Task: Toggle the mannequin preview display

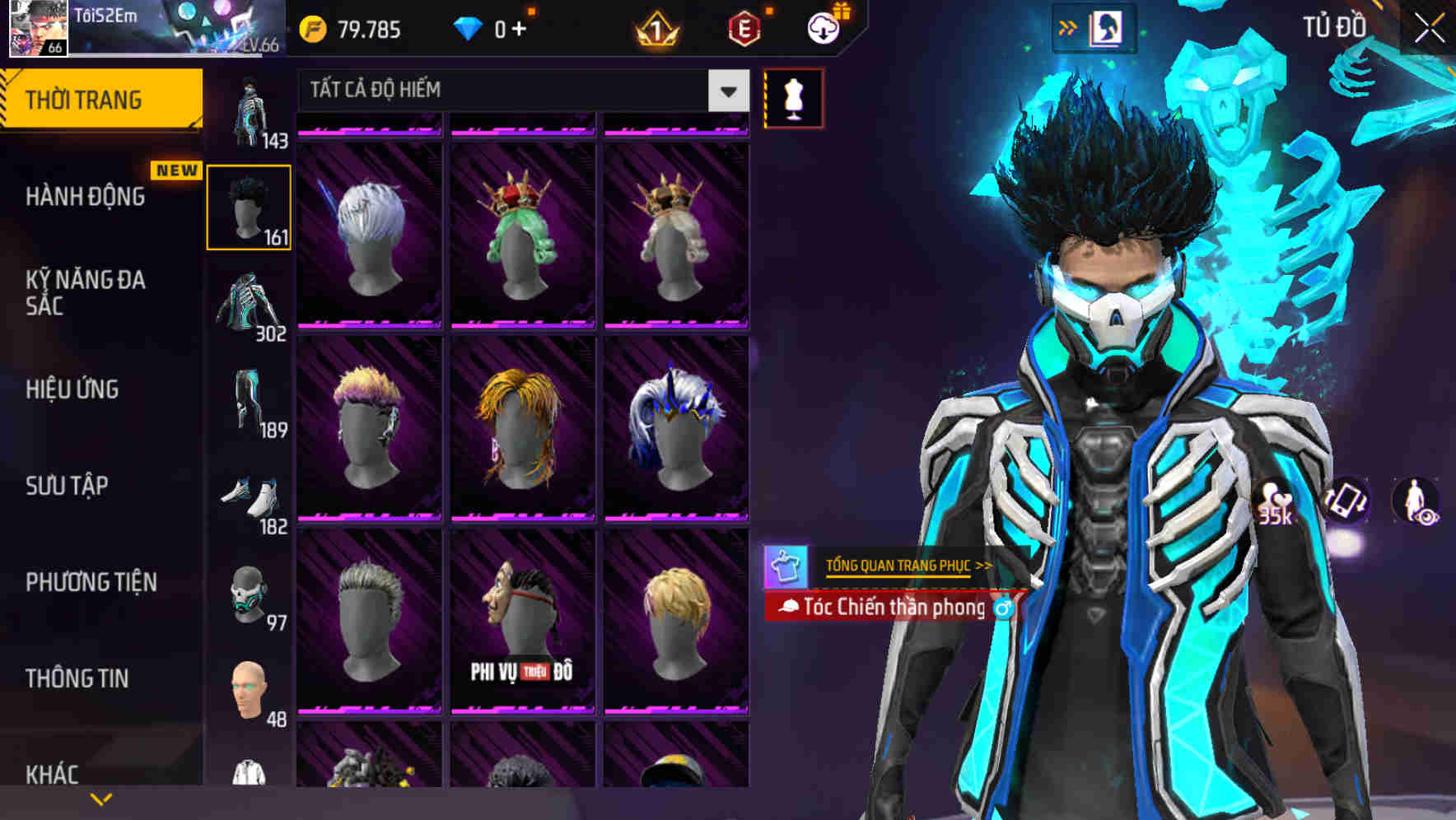Action: 793,97
